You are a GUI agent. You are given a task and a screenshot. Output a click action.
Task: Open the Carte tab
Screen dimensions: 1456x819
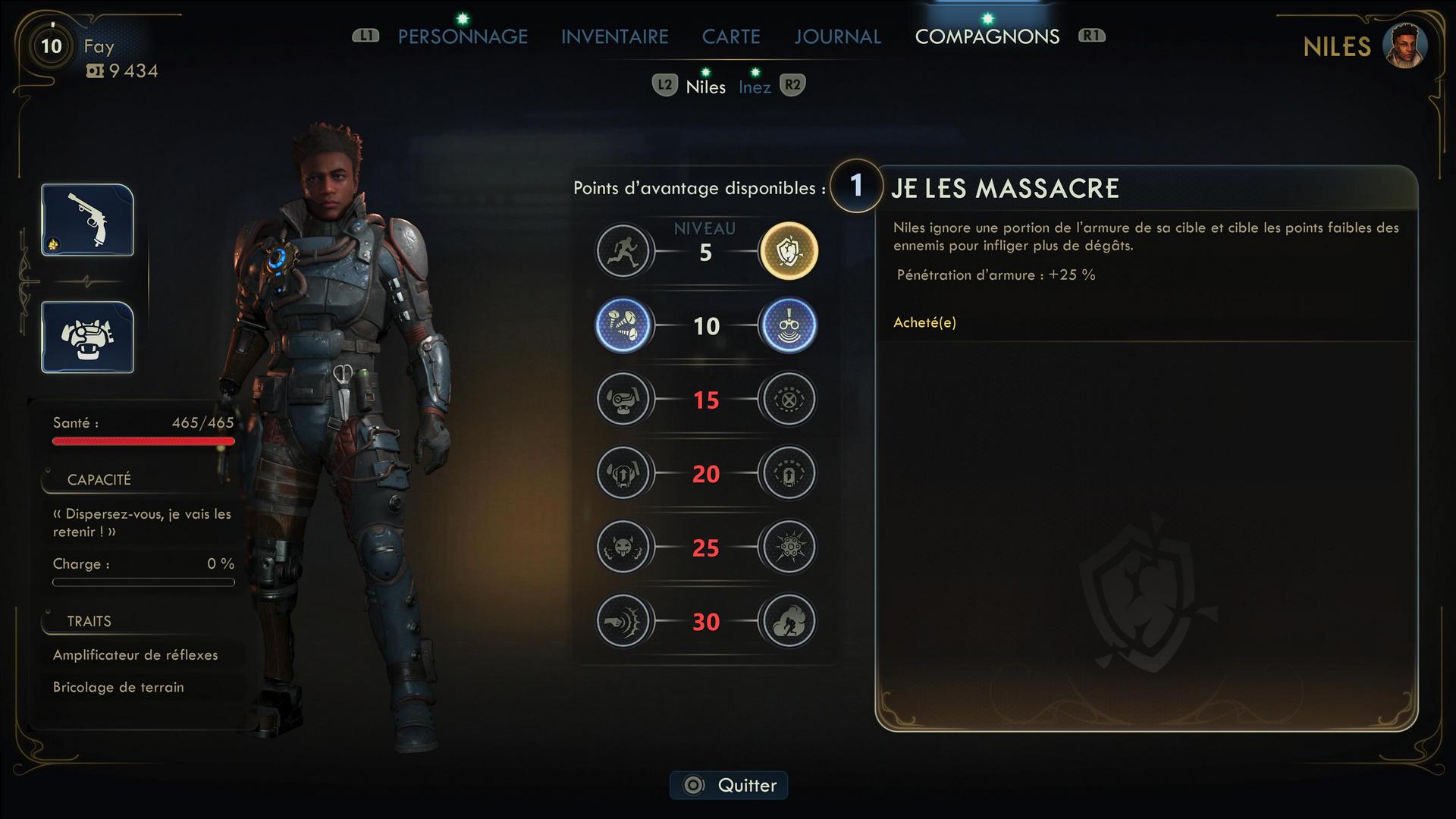(x=730, y=36)
